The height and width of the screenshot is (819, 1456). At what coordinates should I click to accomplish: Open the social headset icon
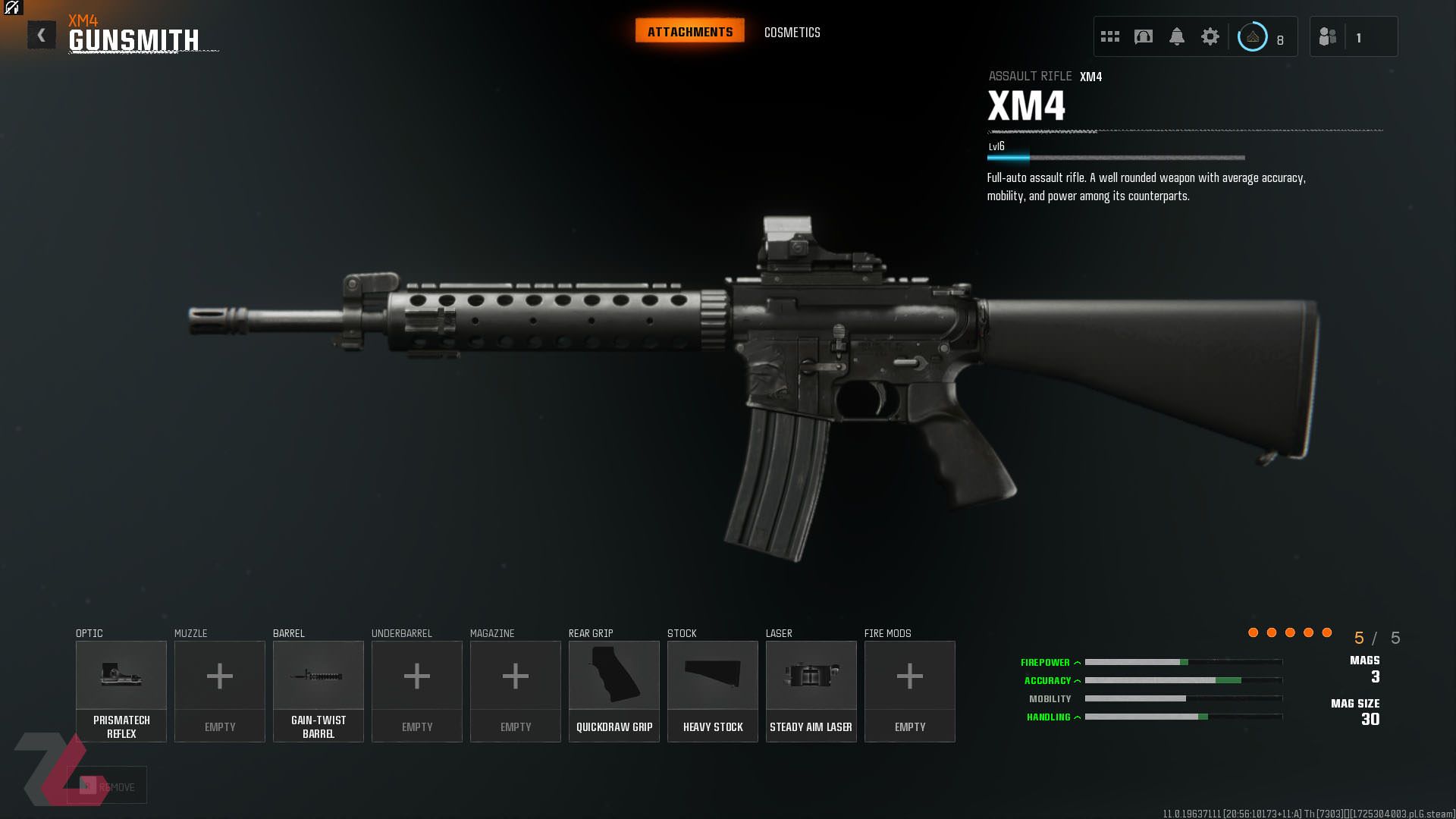(x=1144, y=36)
